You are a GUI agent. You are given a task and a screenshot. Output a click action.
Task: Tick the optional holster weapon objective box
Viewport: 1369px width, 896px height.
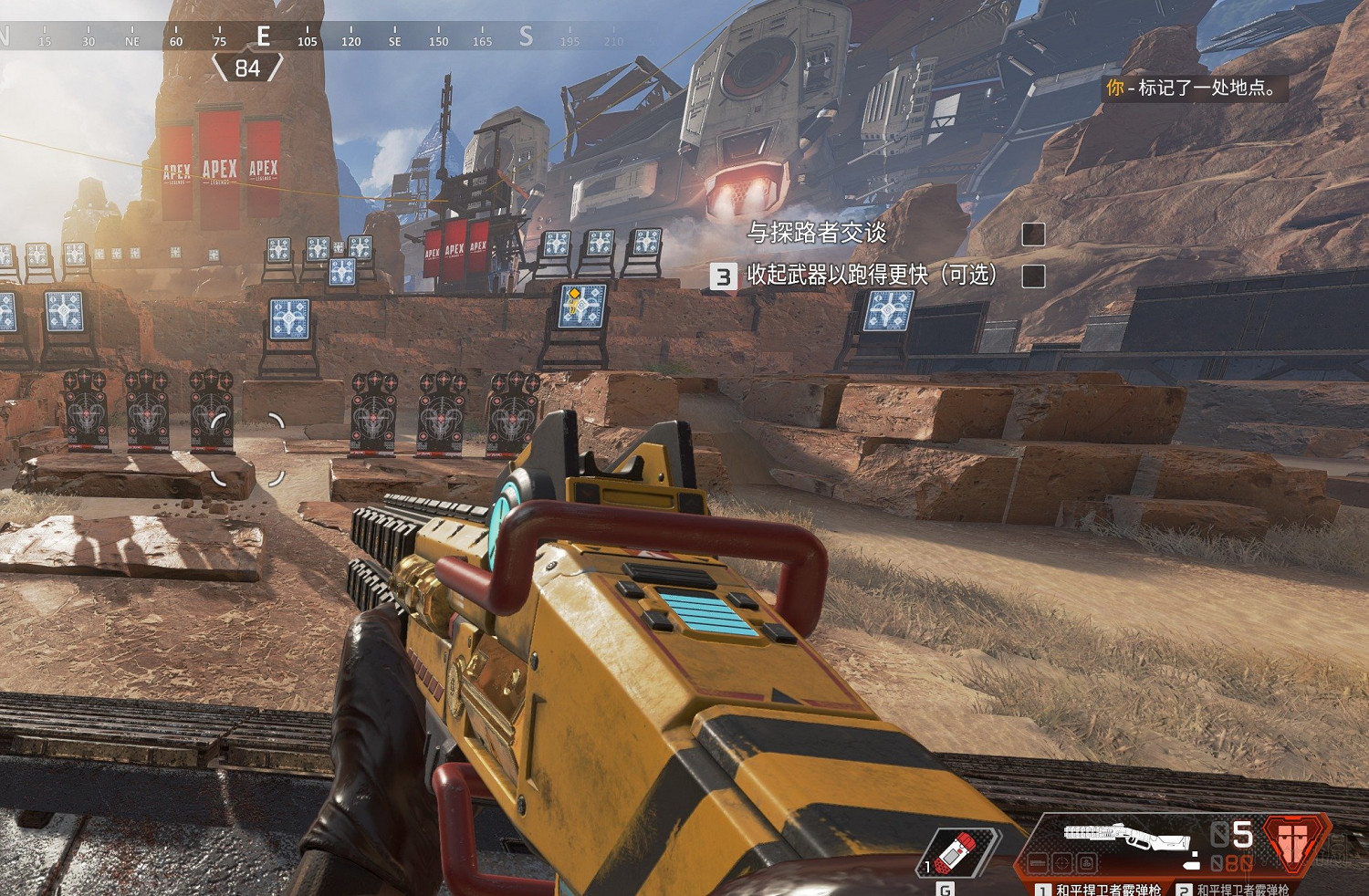(1033, 276)
